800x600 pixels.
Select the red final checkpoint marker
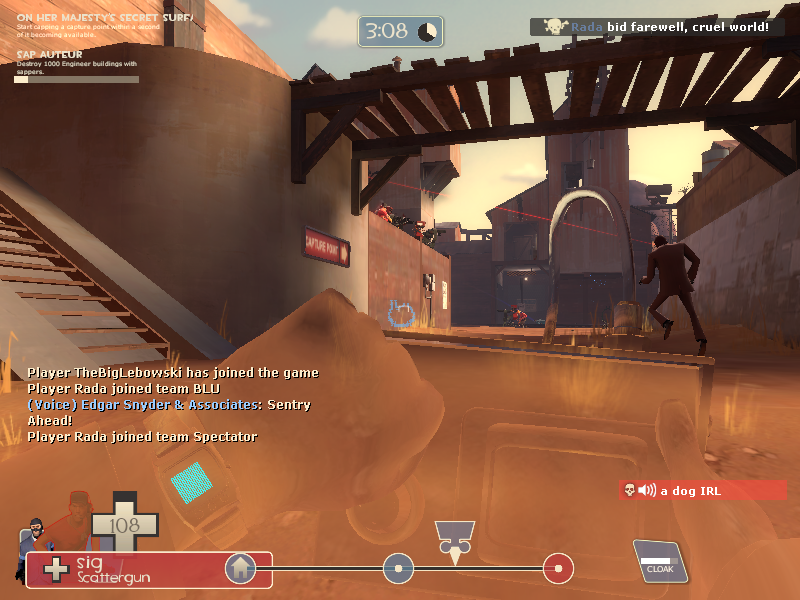[x=558, y=569]
